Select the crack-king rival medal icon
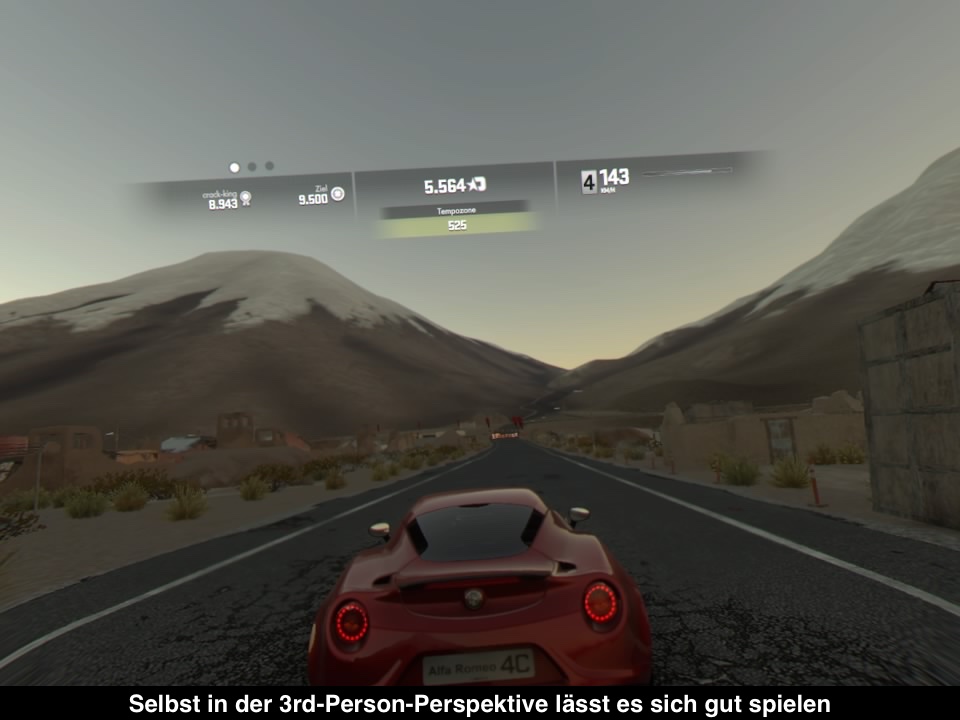Screen dimensions: 960x720 [x=246, y=198]
